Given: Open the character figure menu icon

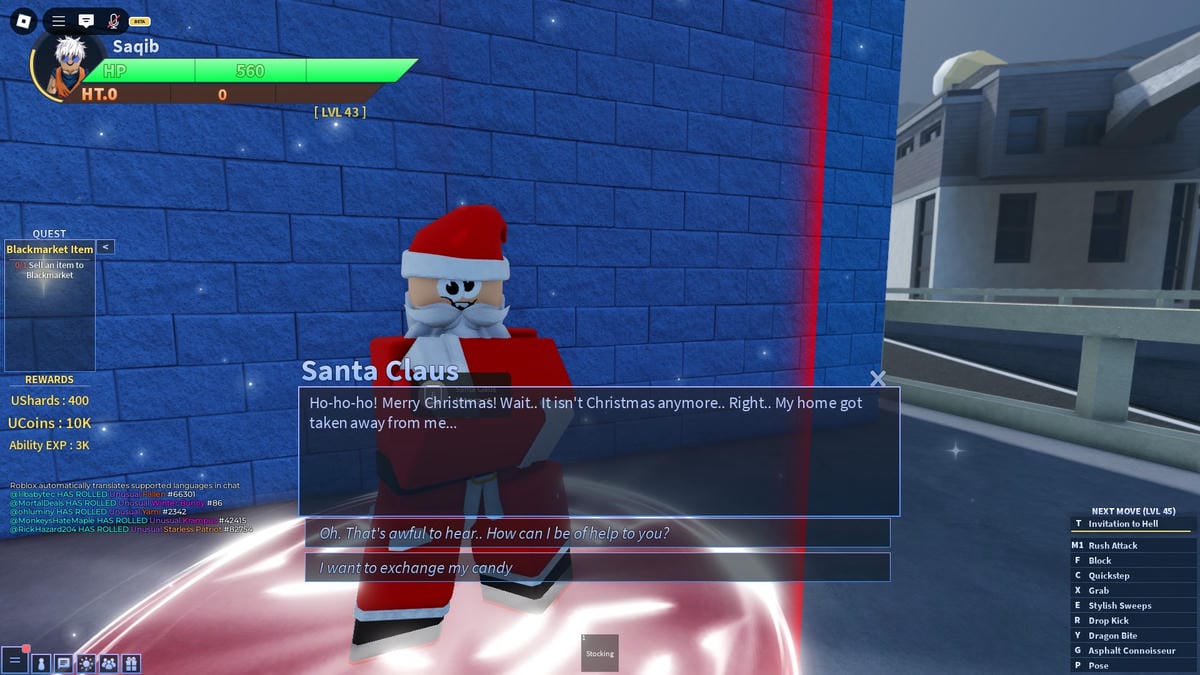Looking at the screenshot, I should coord(41,662).
